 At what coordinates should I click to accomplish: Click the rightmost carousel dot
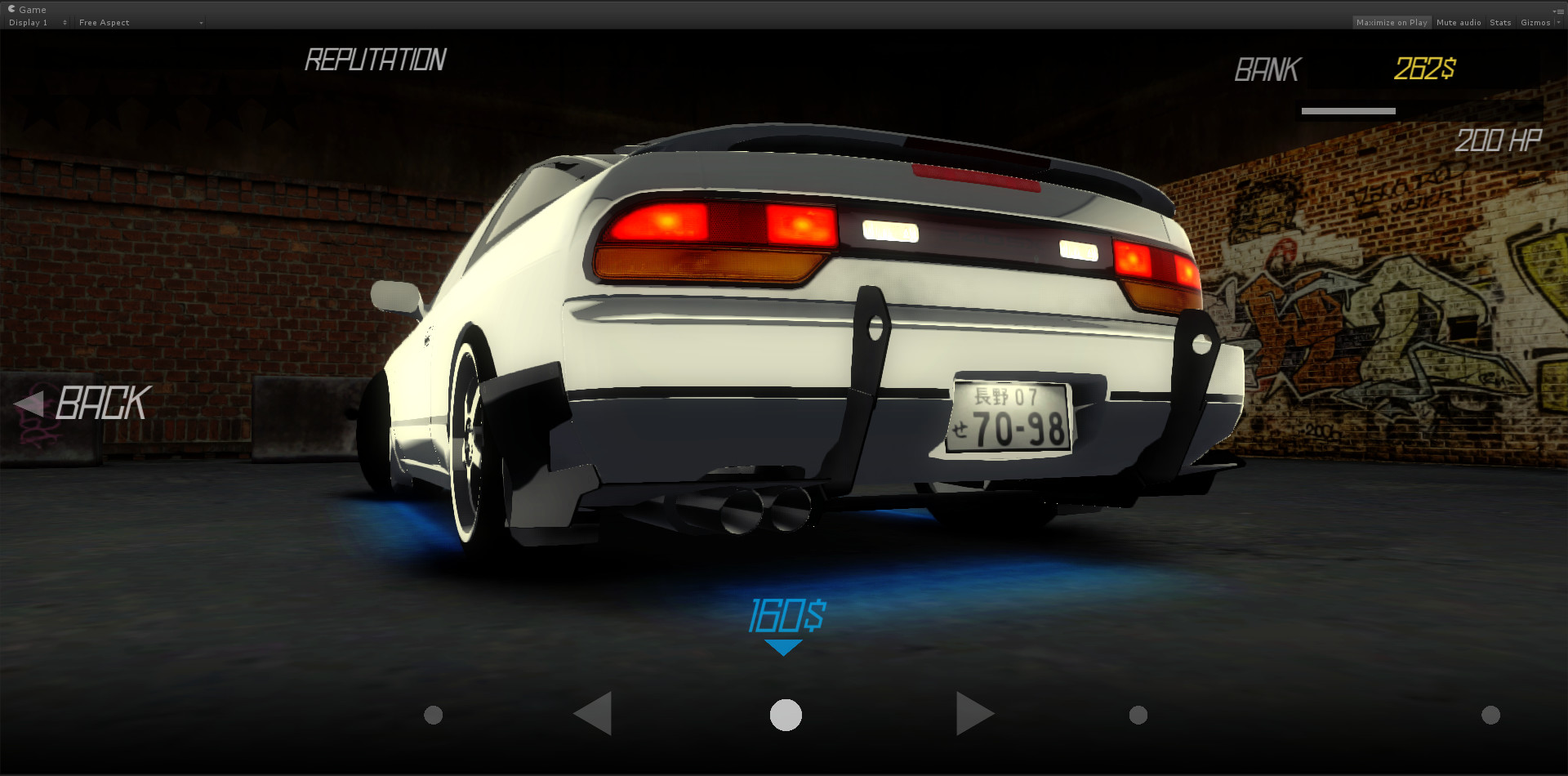pos(1491,714)
